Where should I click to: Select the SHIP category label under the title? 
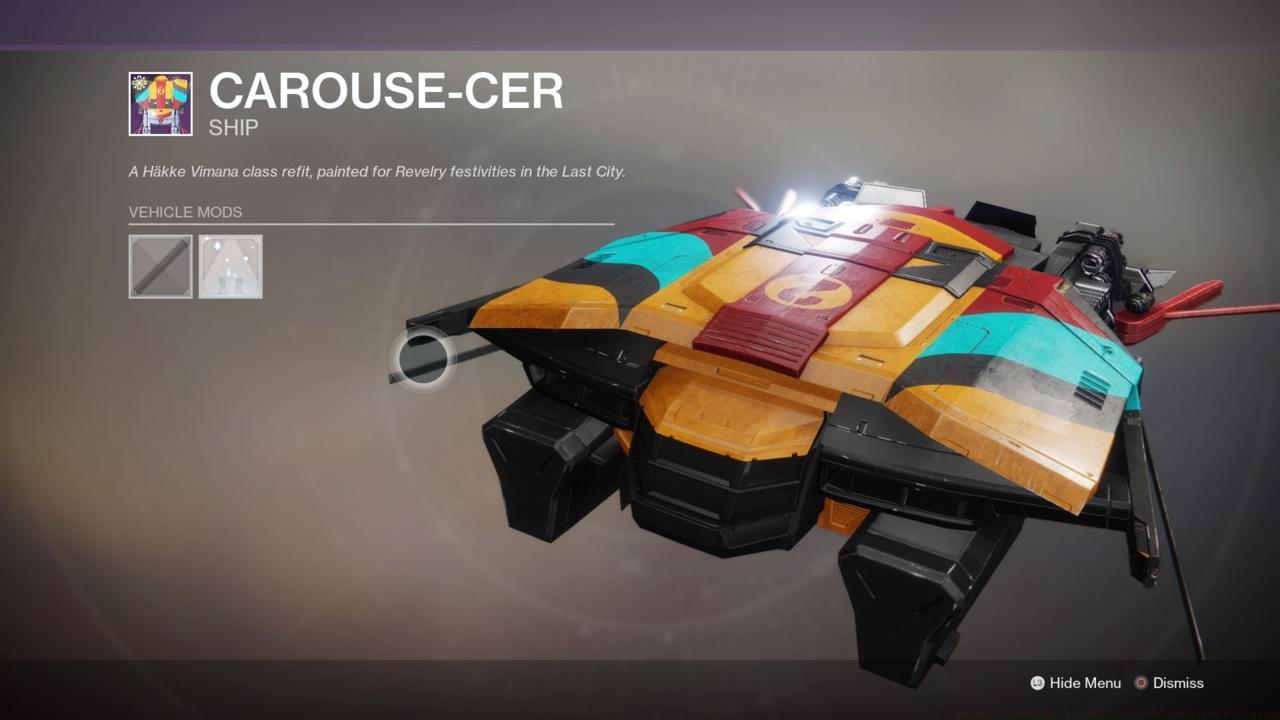coord(232,126)
